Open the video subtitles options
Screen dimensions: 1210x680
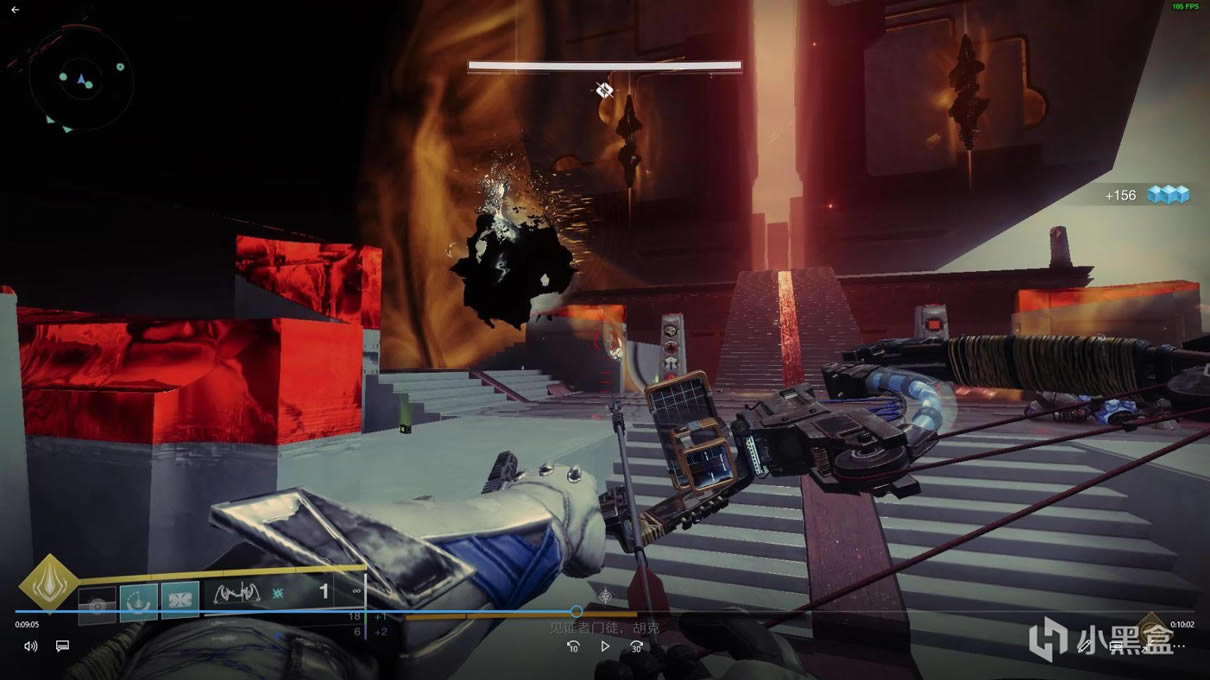[62, 646]
